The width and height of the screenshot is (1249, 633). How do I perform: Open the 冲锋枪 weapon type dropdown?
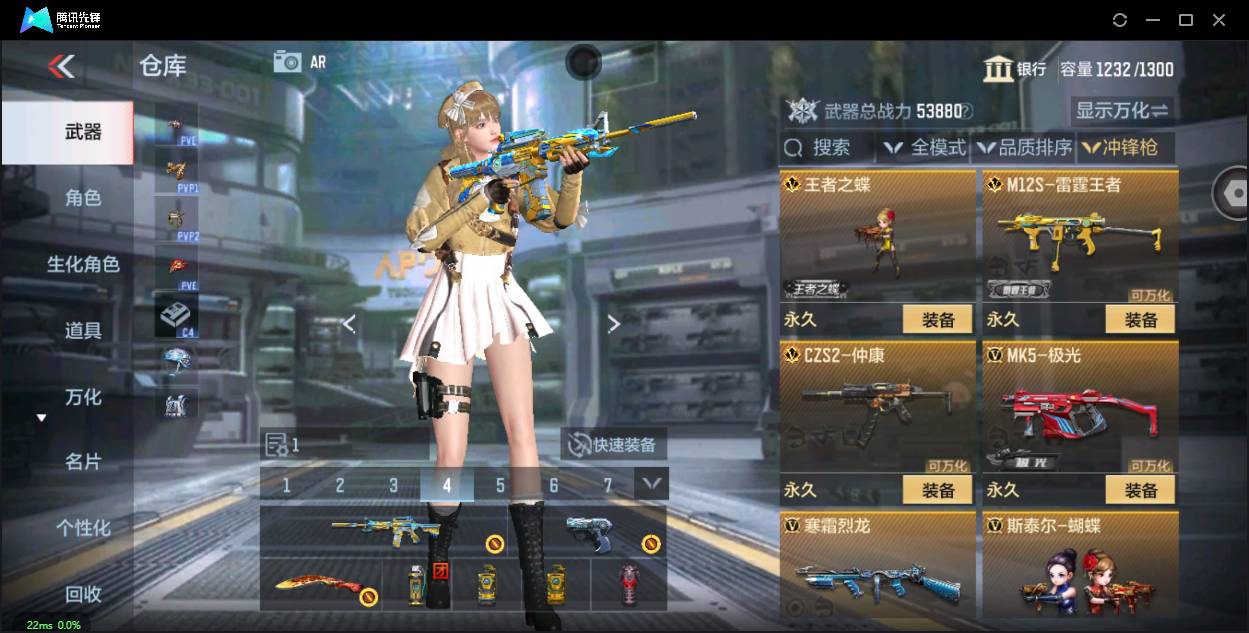point(1121,148)
